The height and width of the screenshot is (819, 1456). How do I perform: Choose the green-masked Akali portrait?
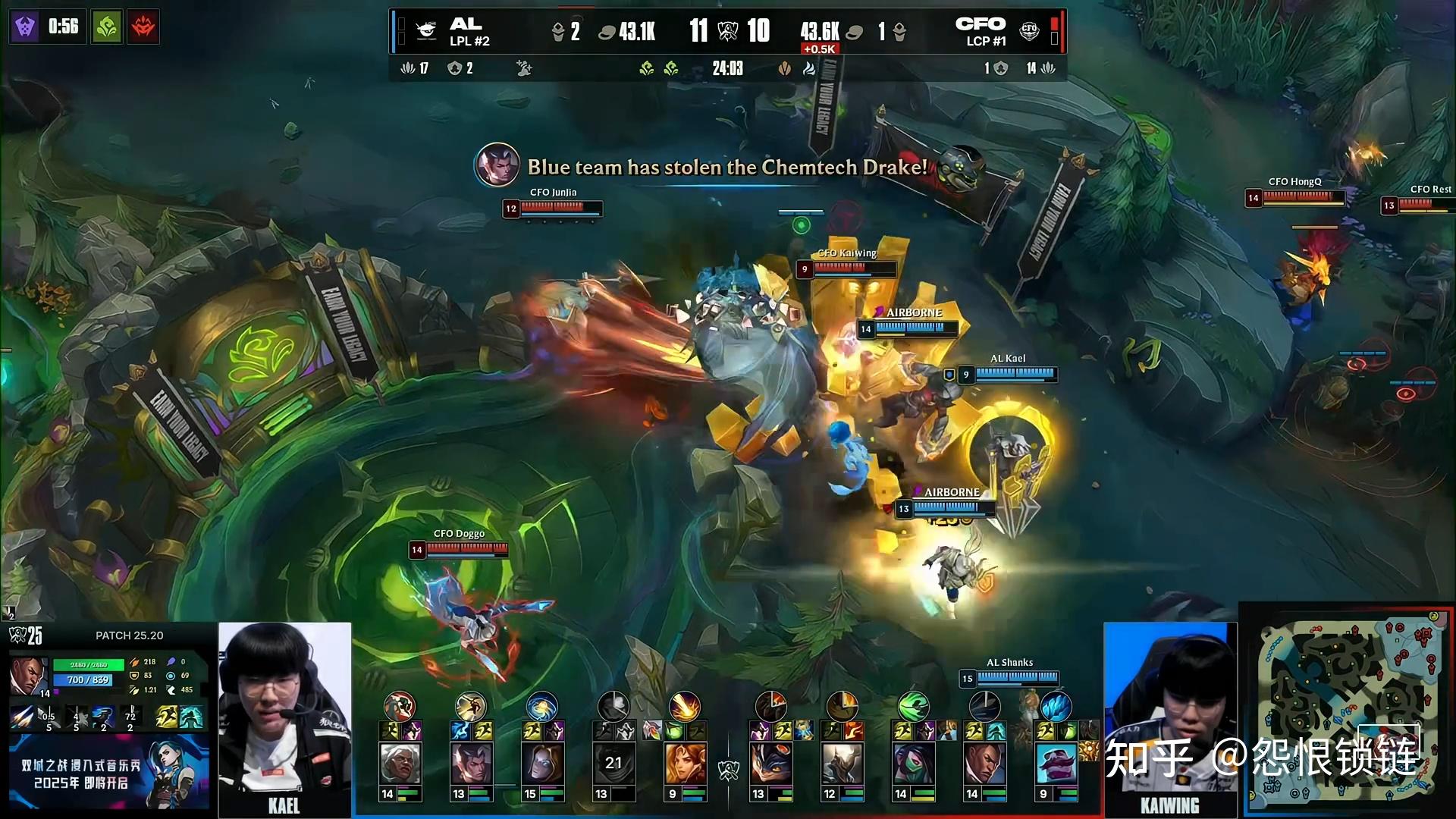coord(913,764)
